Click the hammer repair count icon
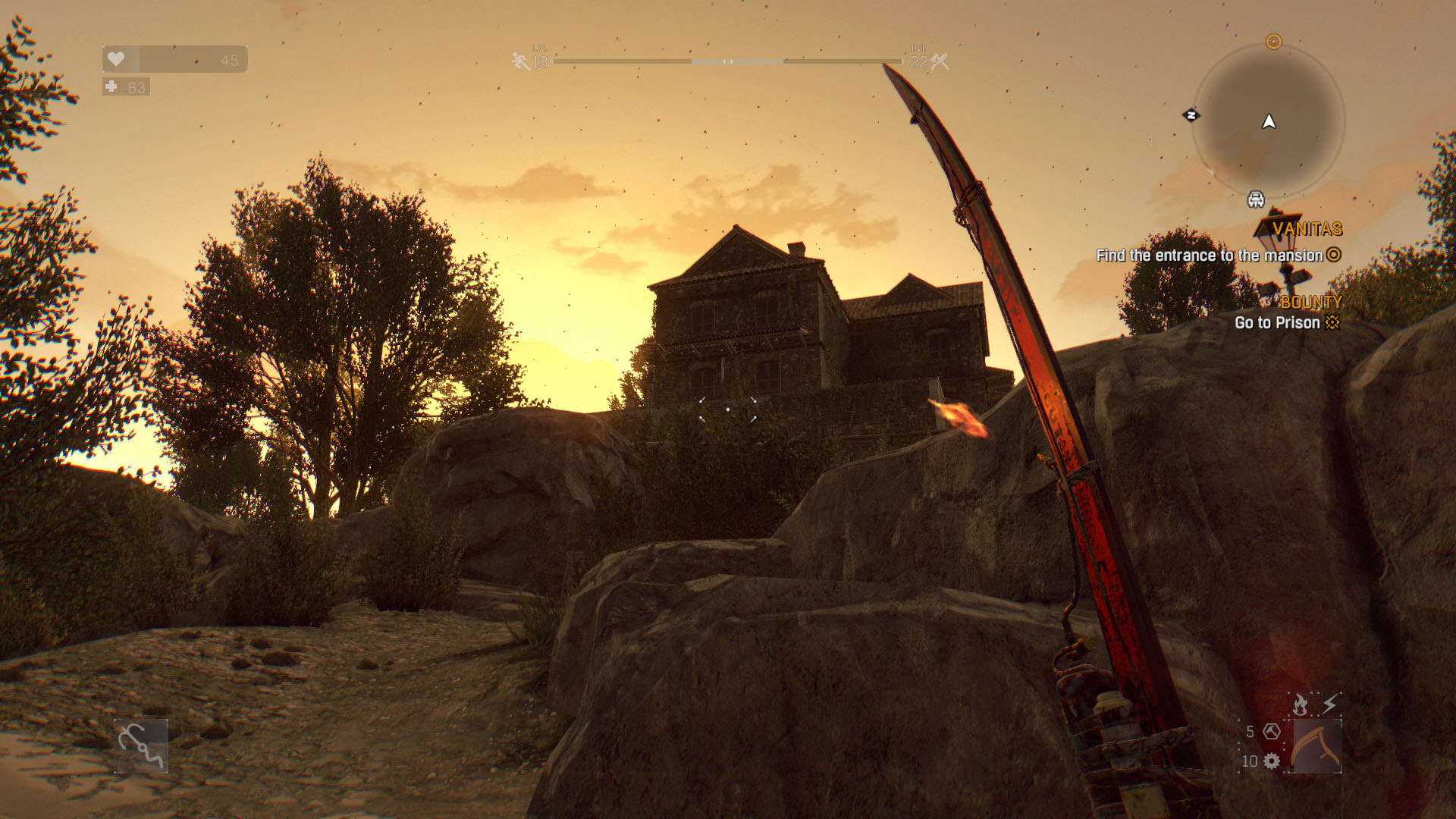 (1272, 732)
